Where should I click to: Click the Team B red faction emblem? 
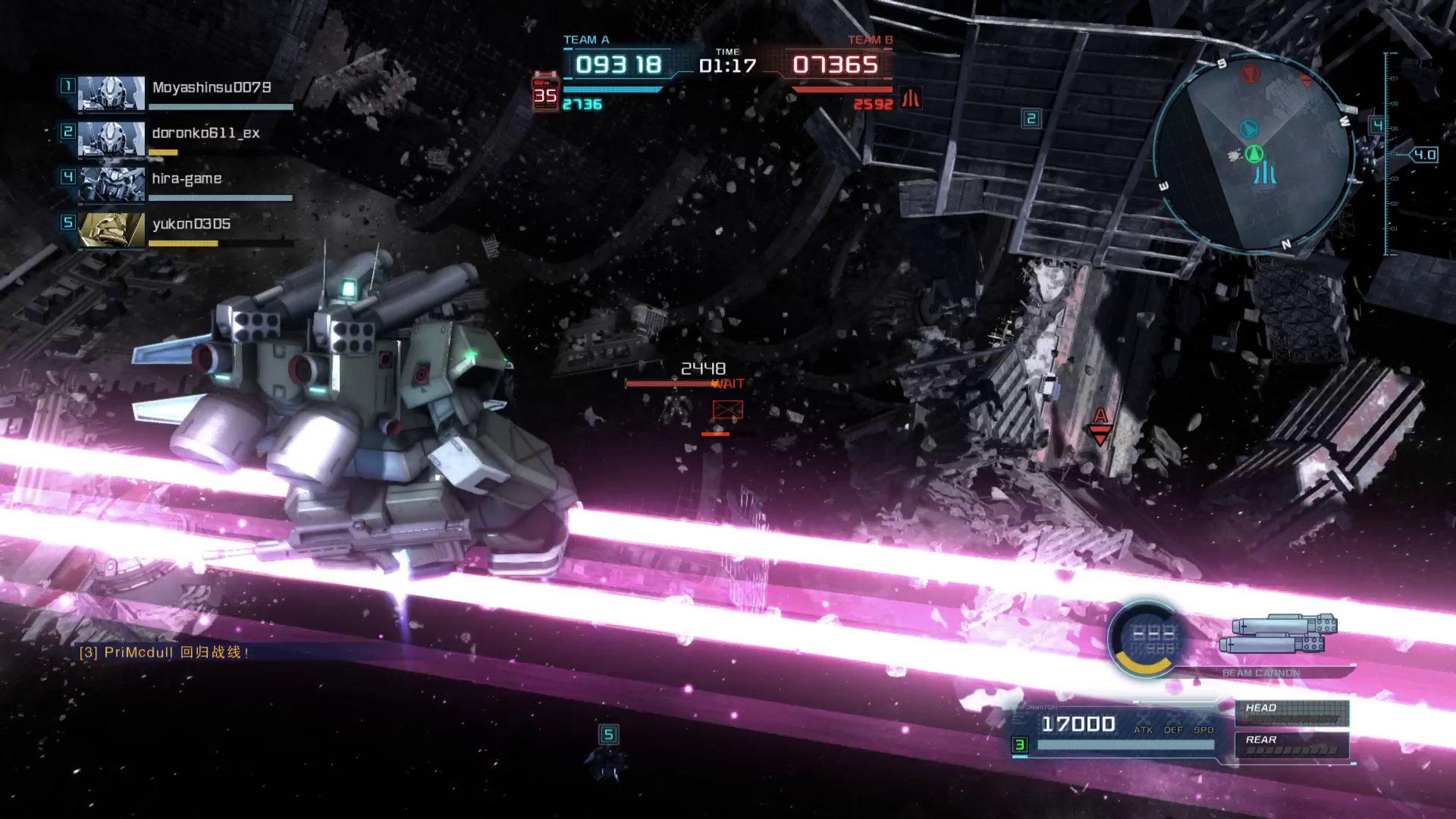(x=911, y=99)
